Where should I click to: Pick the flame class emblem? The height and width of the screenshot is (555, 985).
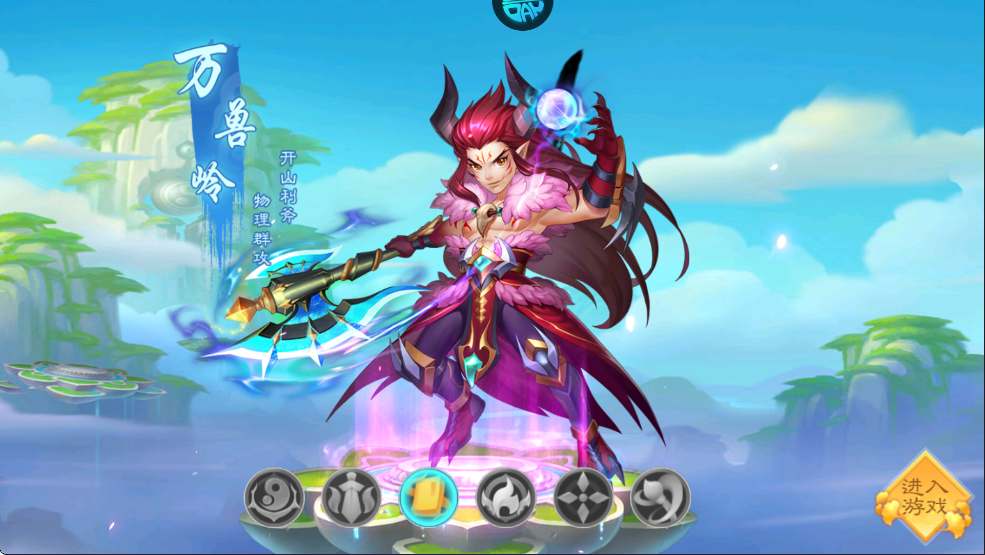click(x=506, y=497)
